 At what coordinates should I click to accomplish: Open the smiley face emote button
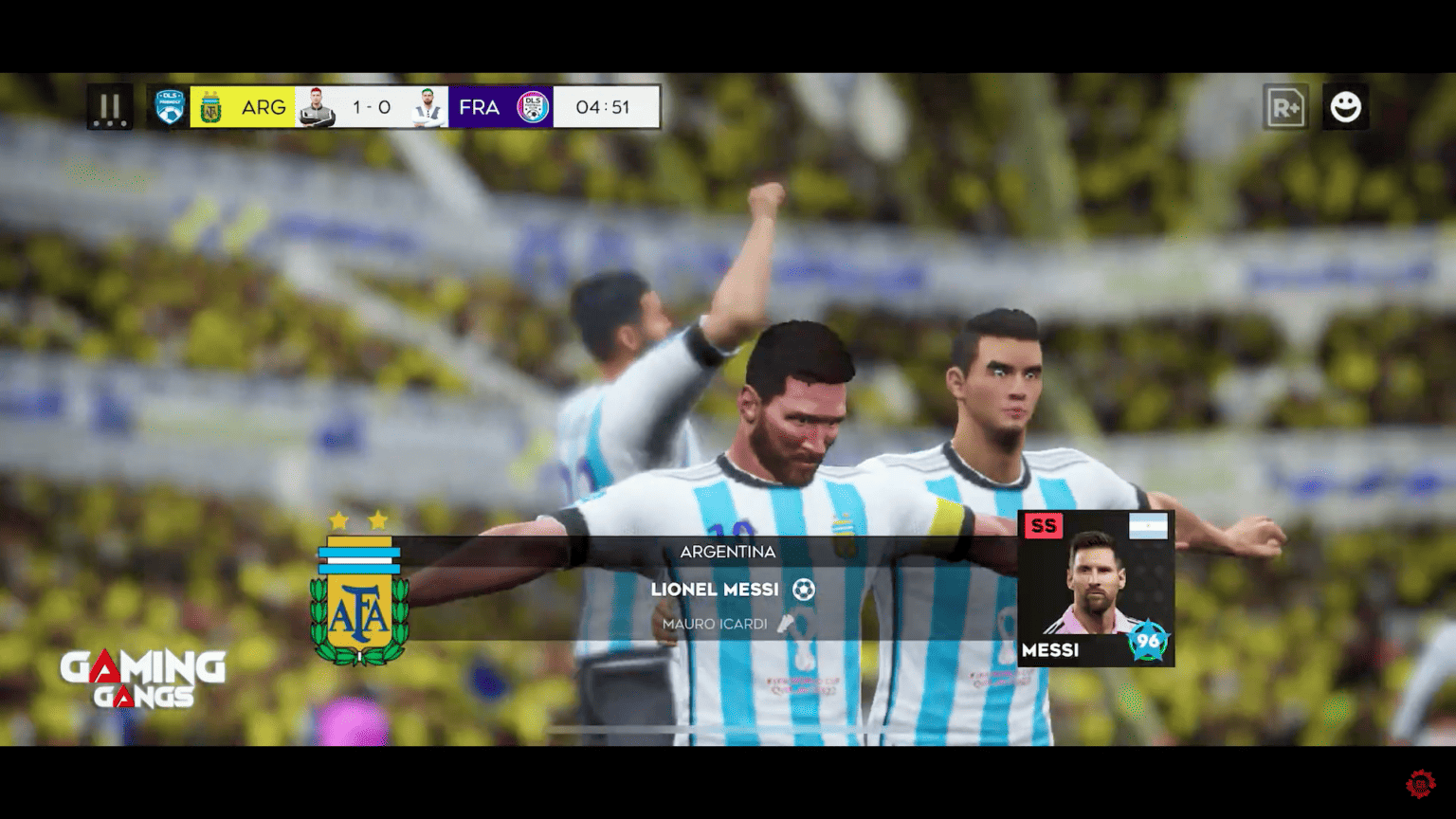click(1345, 107)
